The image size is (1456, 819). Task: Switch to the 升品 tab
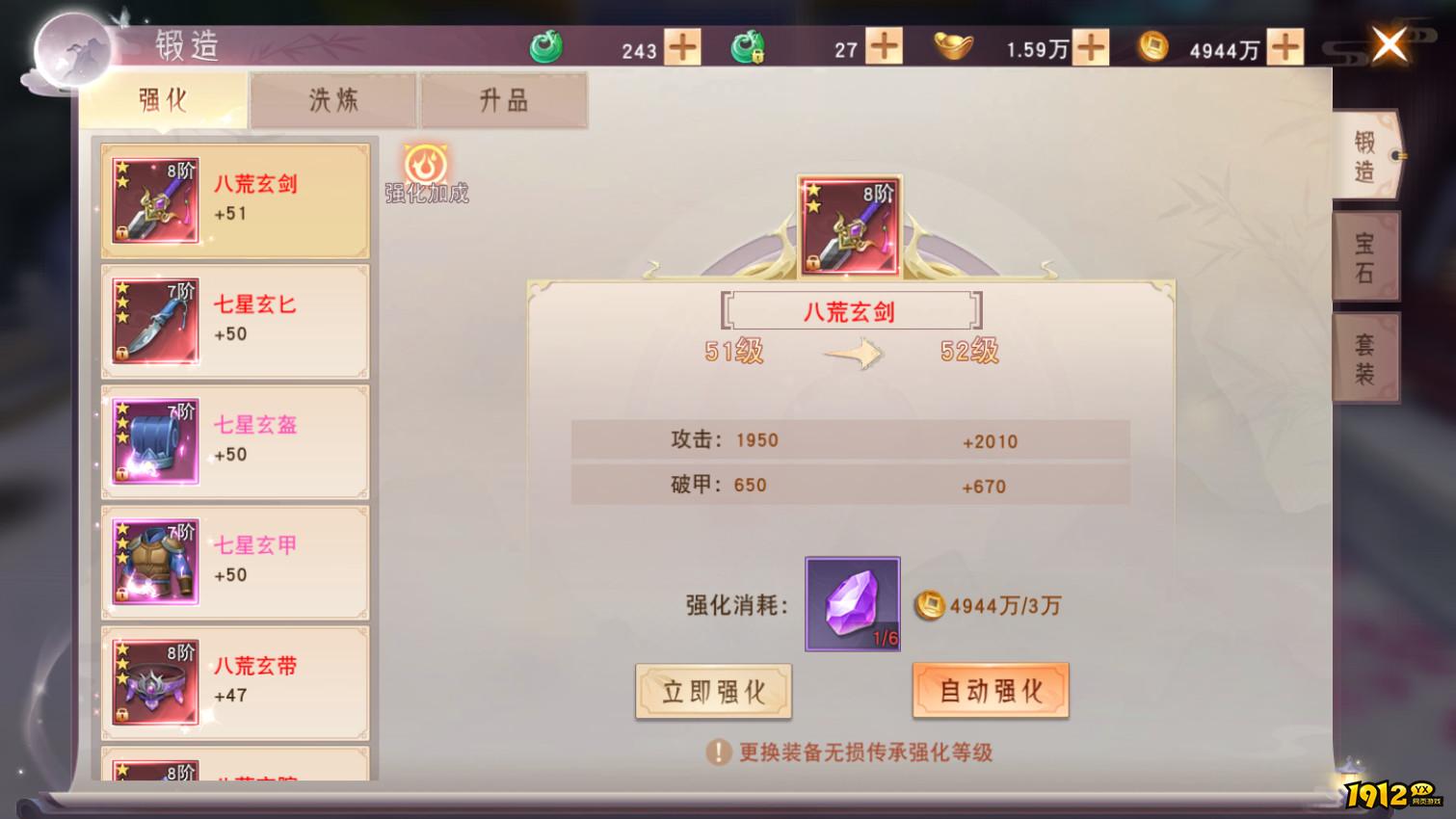click(503, 99)
